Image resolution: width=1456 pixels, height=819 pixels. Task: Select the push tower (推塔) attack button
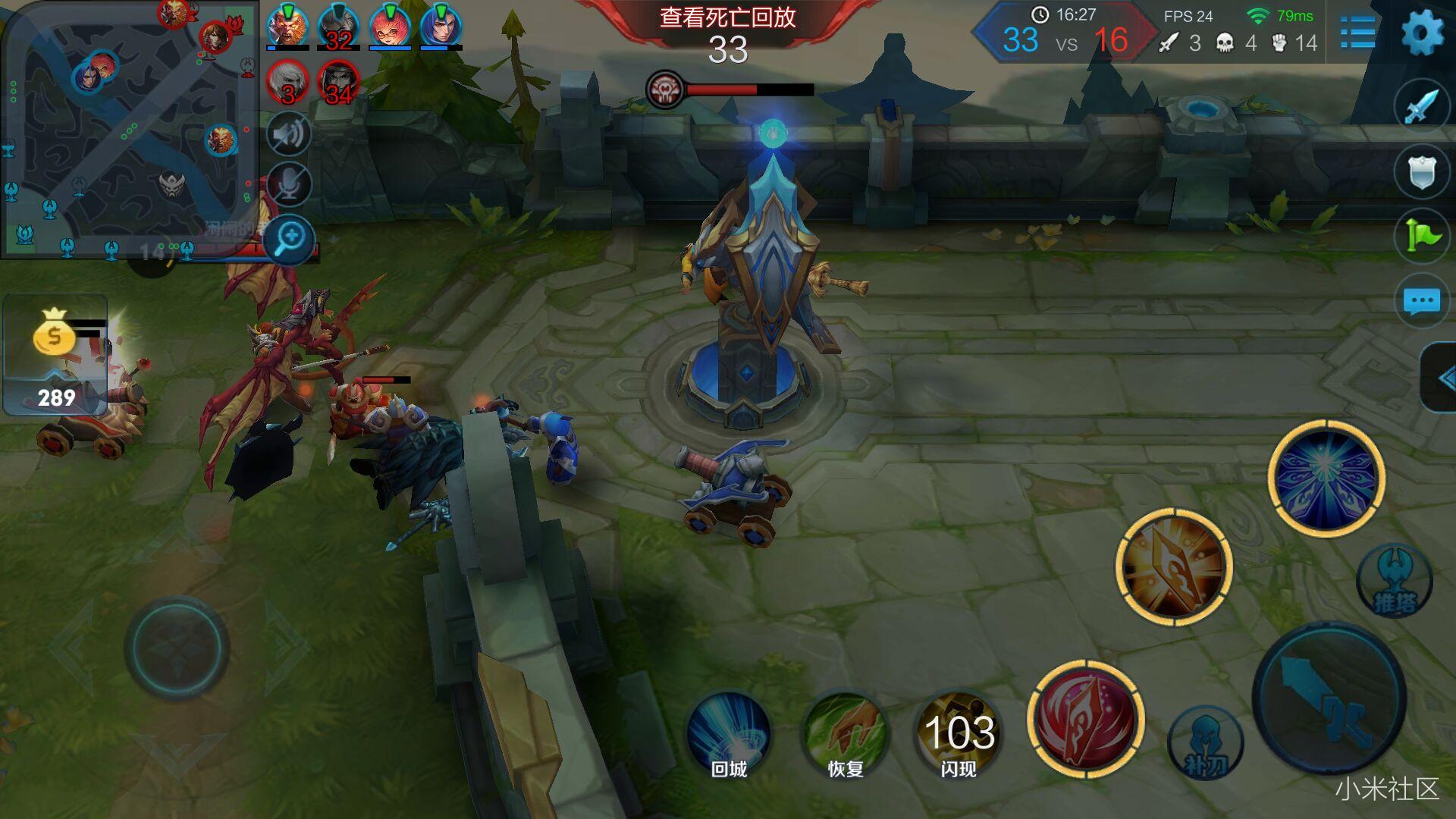click(x=1394, y=582)
